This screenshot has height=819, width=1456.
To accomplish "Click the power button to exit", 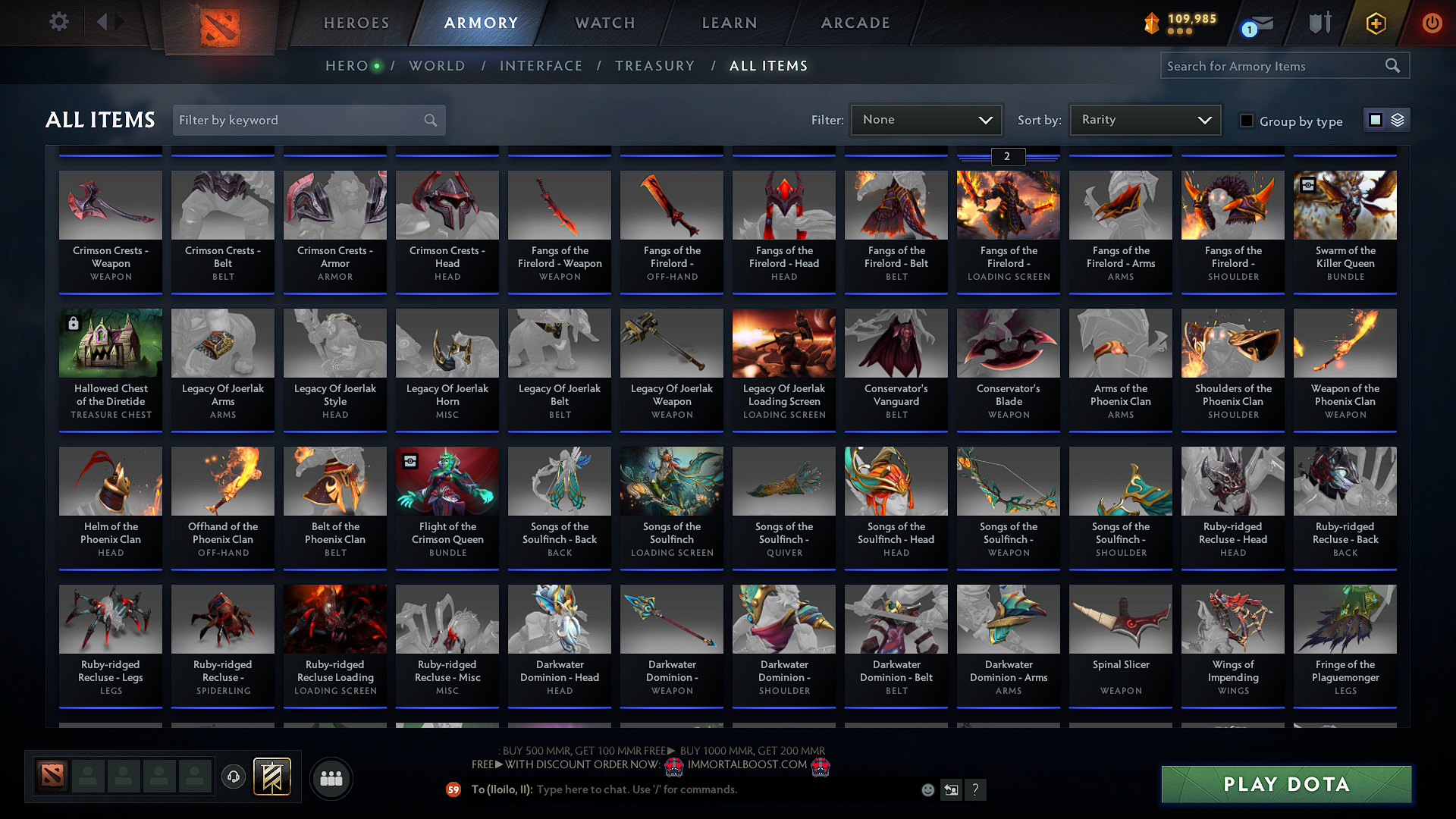I will pos(1432,24).
